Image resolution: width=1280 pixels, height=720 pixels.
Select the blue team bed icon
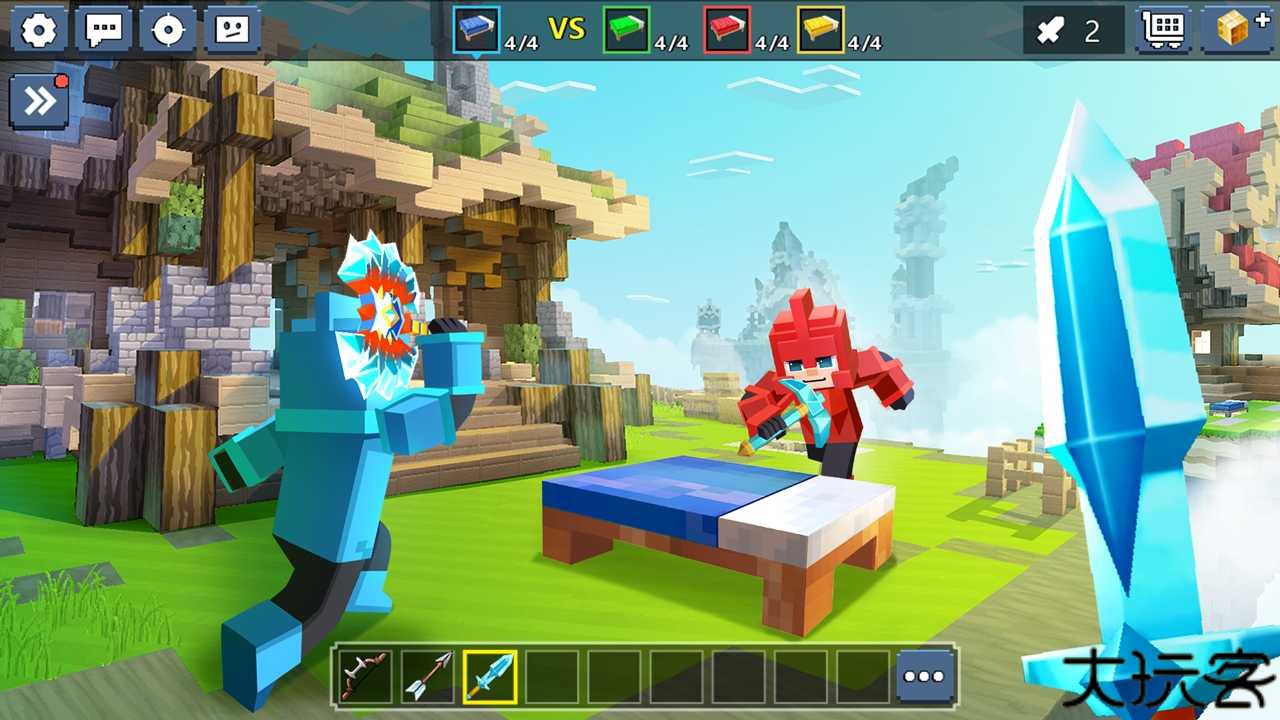click(x=476, y=30)
